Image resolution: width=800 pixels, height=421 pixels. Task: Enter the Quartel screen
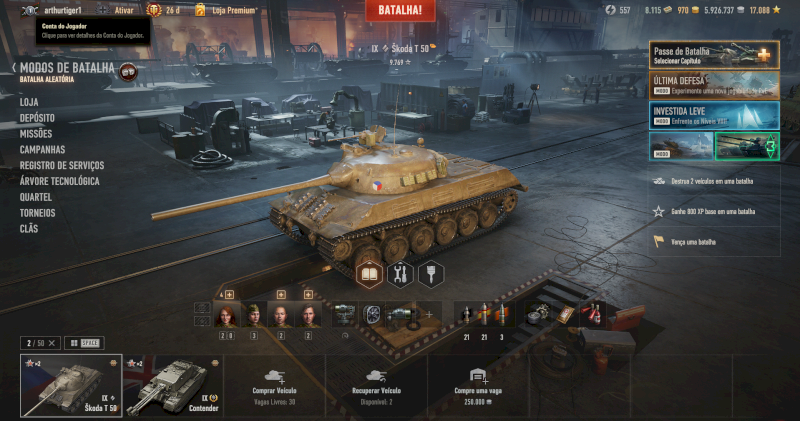tap(36, 197)
